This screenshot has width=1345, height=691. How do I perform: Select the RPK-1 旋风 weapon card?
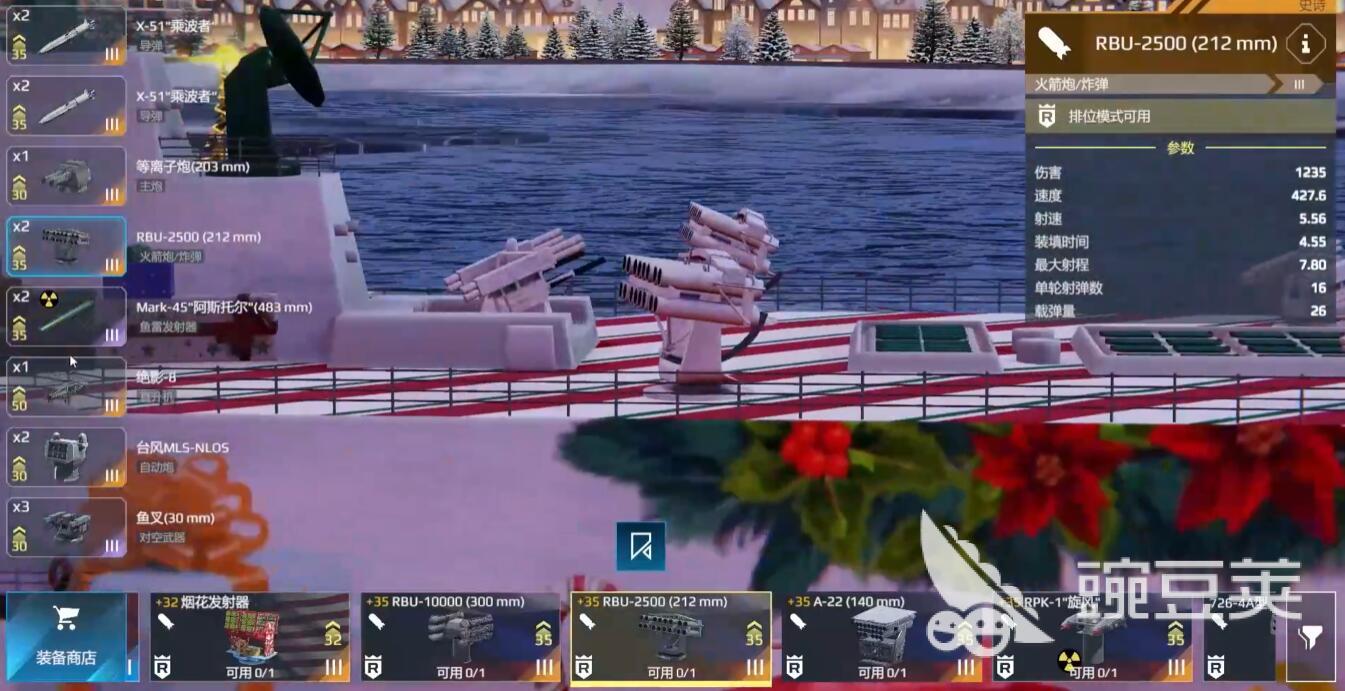pos(1092,638)
